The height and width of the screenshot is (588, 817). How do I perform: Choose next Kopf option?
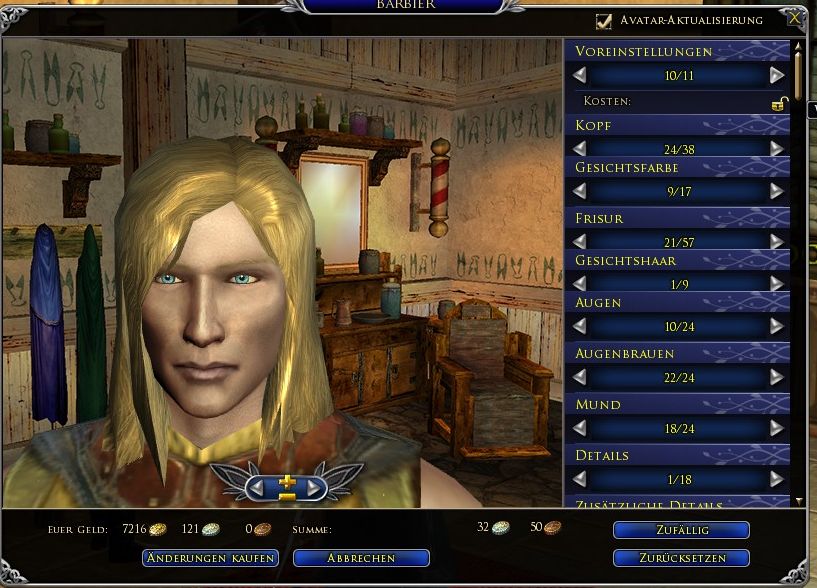click(x=777, y=148)
